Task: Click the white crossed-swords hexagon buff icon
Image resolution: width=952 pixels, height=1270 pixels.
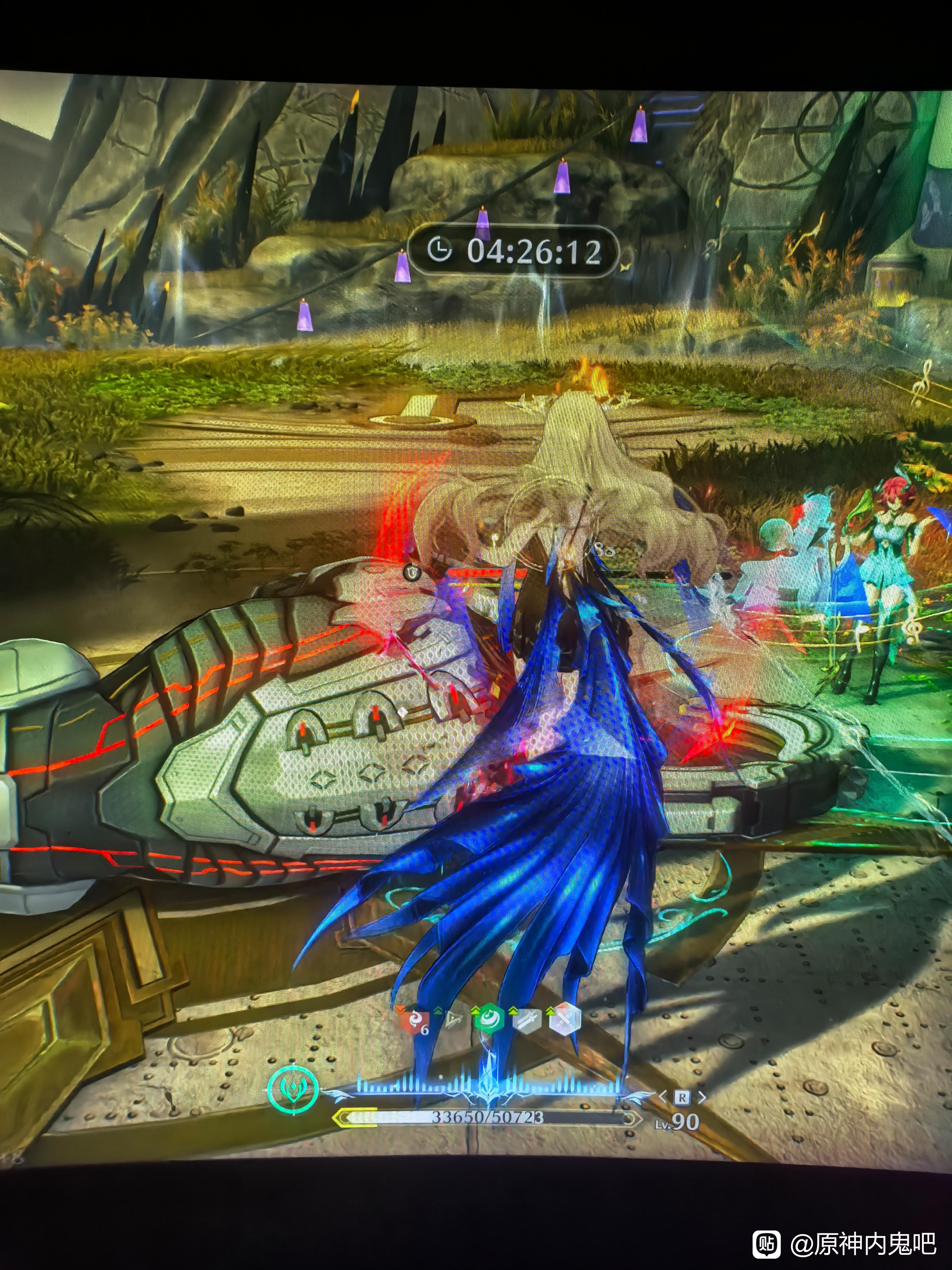Action: [x=565, y=1020]
